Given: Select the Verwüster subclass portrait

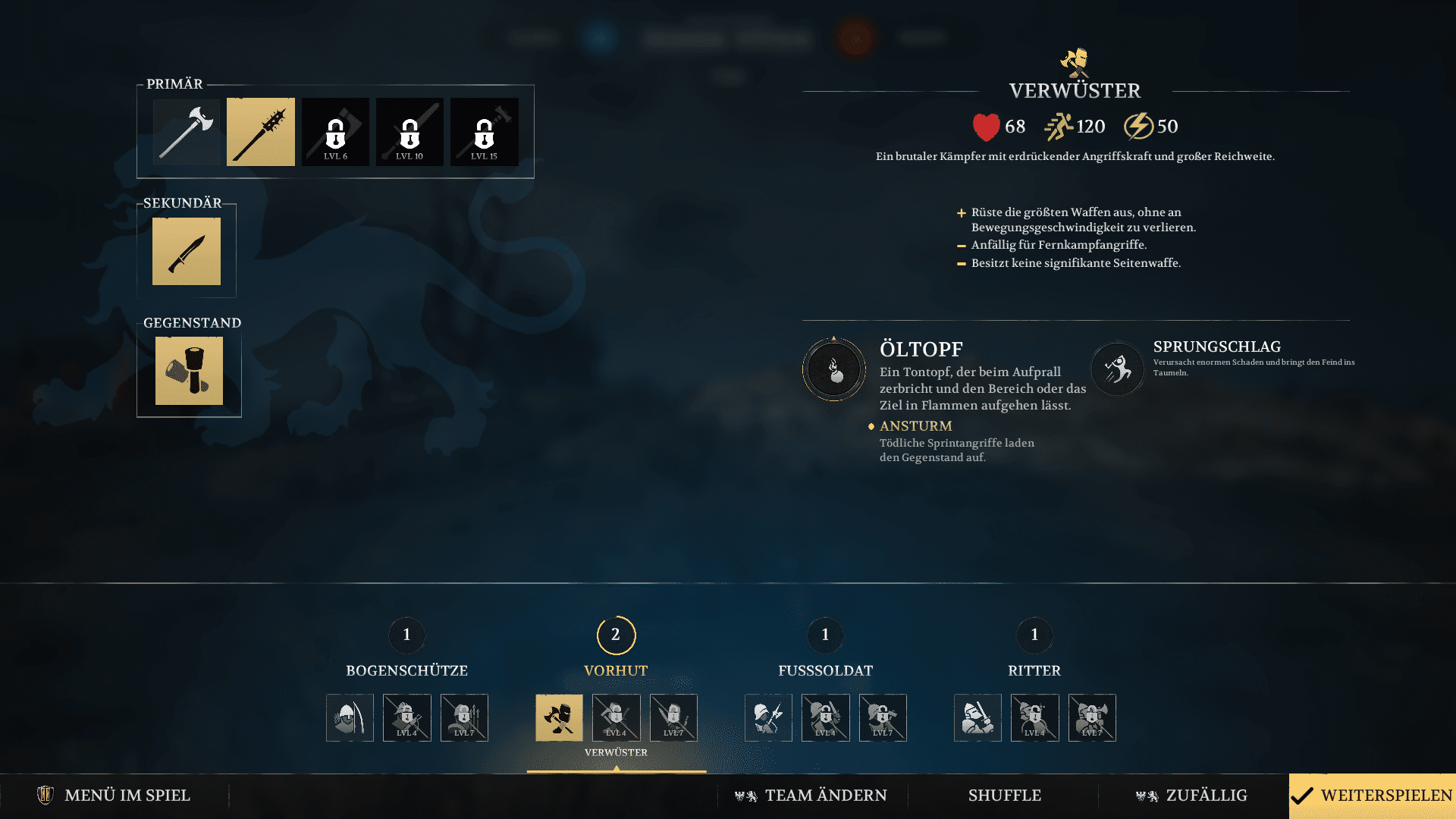Looking at the screenshot, I should tap(561, 717).
